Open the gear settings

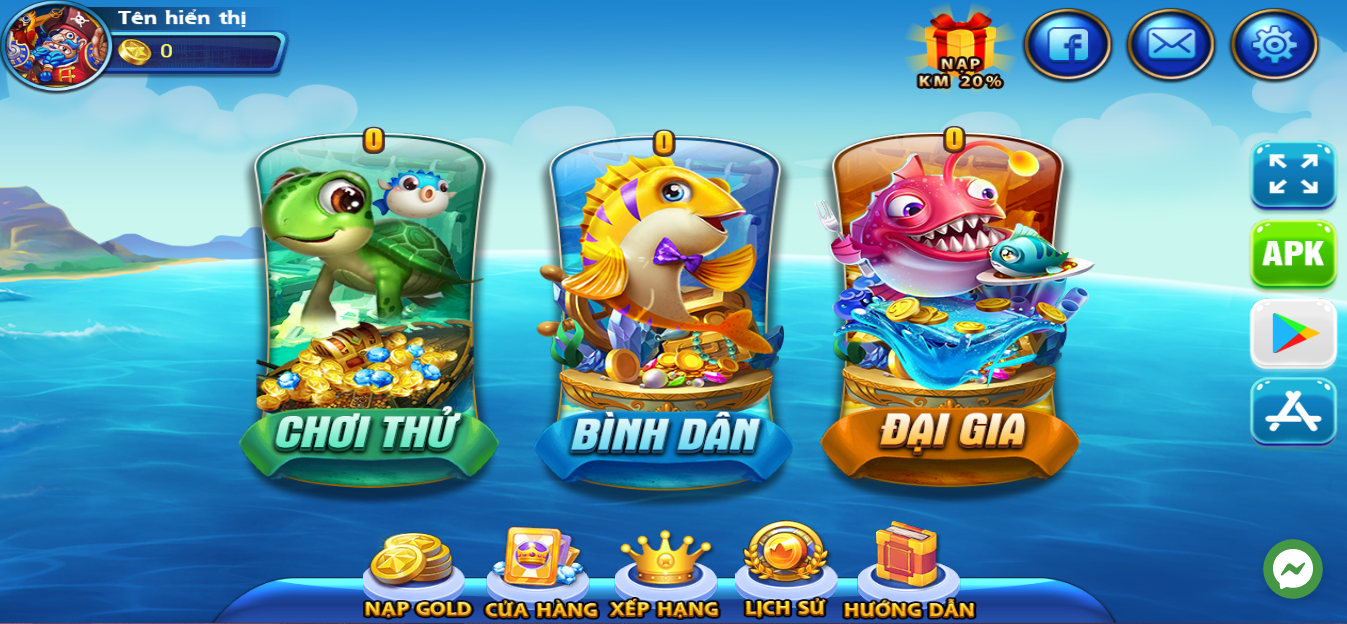1274,45
